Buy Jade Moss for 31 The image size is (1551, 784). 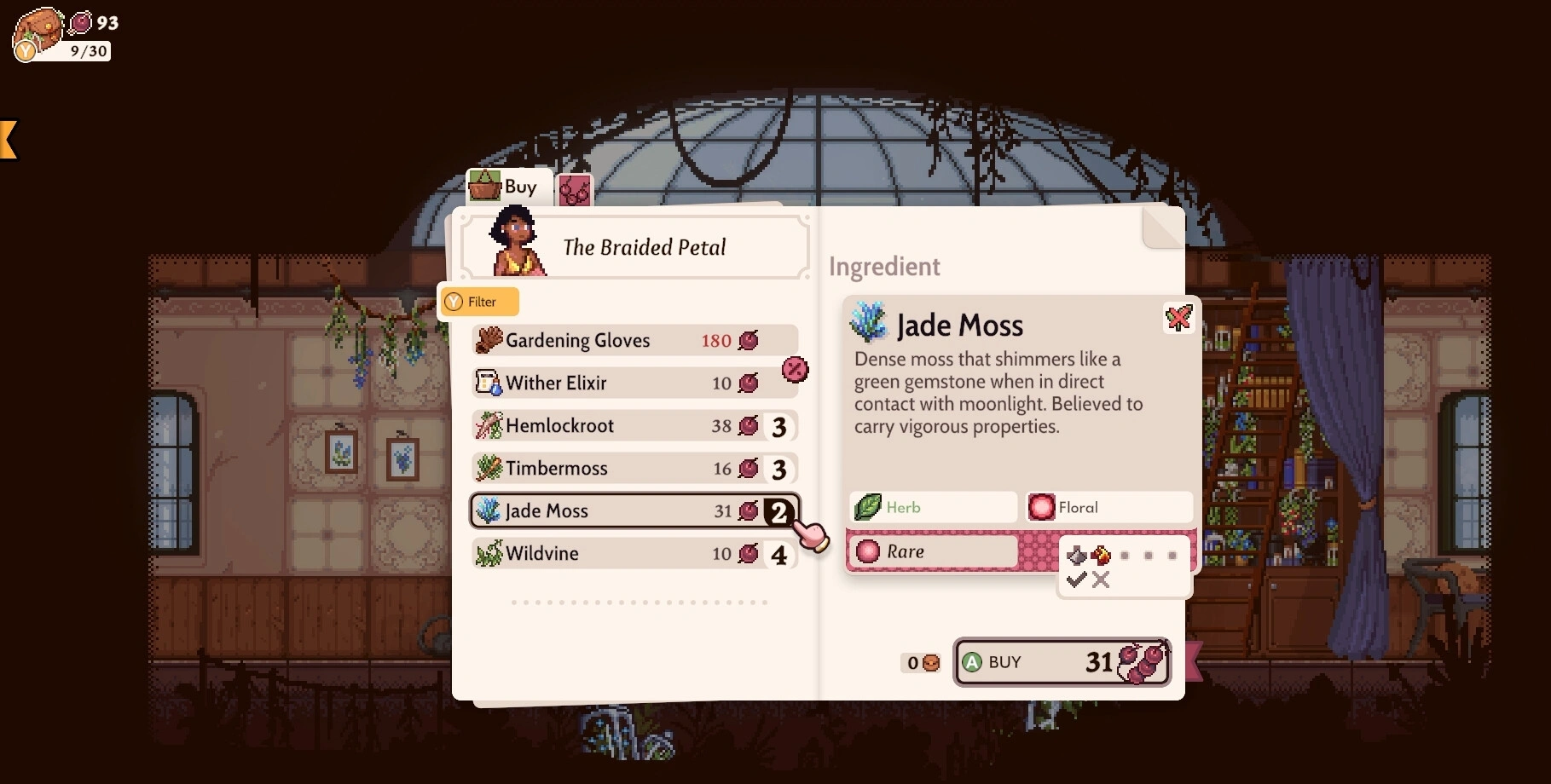click(1062, 662)
